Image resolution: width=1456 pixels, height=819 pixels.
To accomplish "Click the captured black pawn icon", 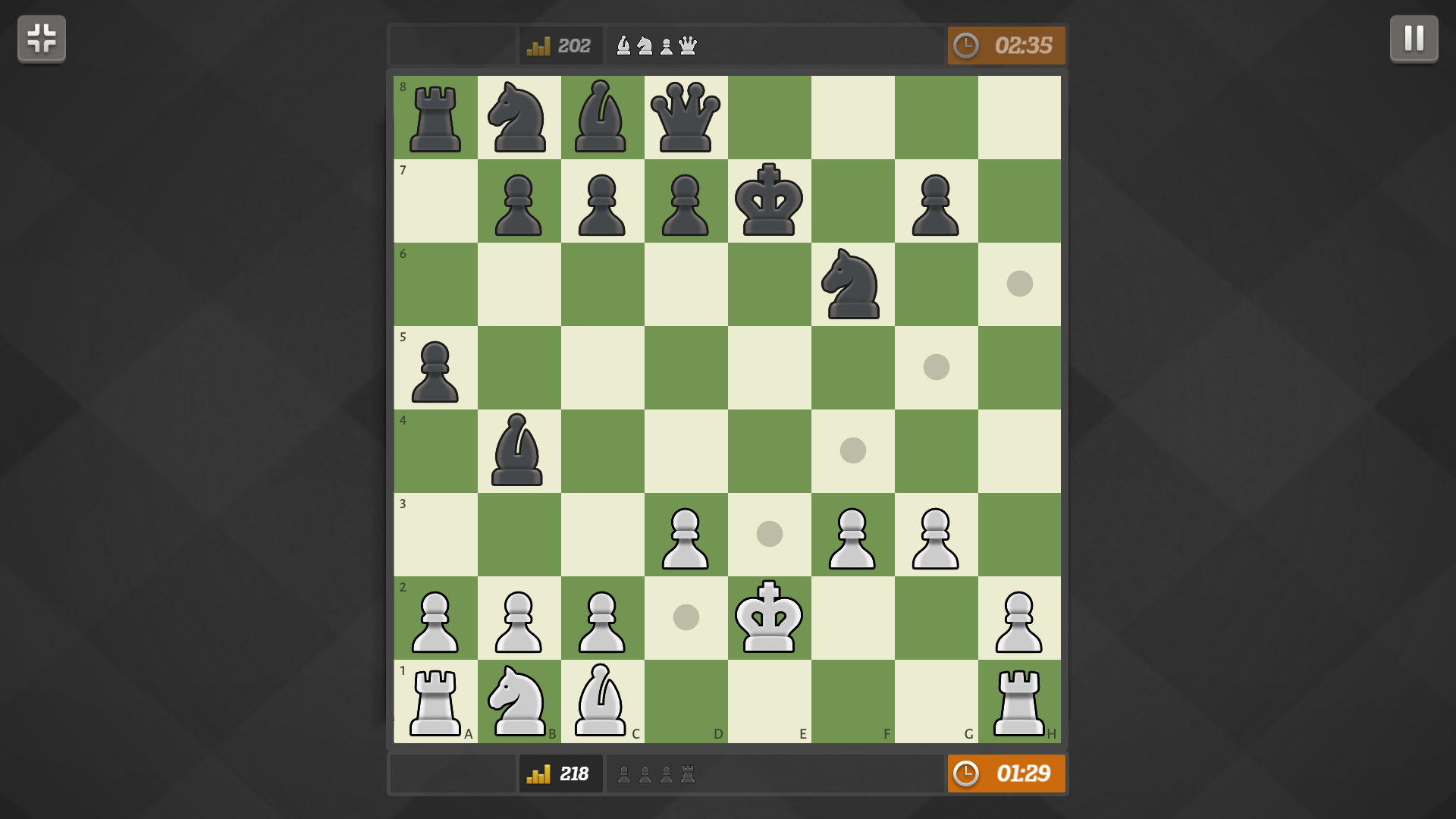I will coord(623,774).
